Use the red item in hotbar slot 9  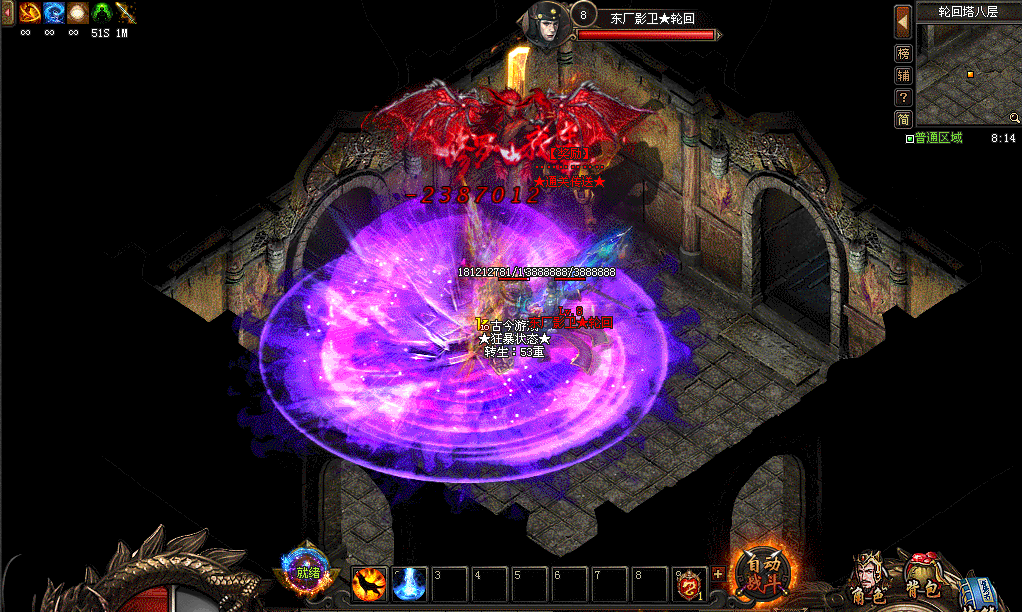[689, 584]
